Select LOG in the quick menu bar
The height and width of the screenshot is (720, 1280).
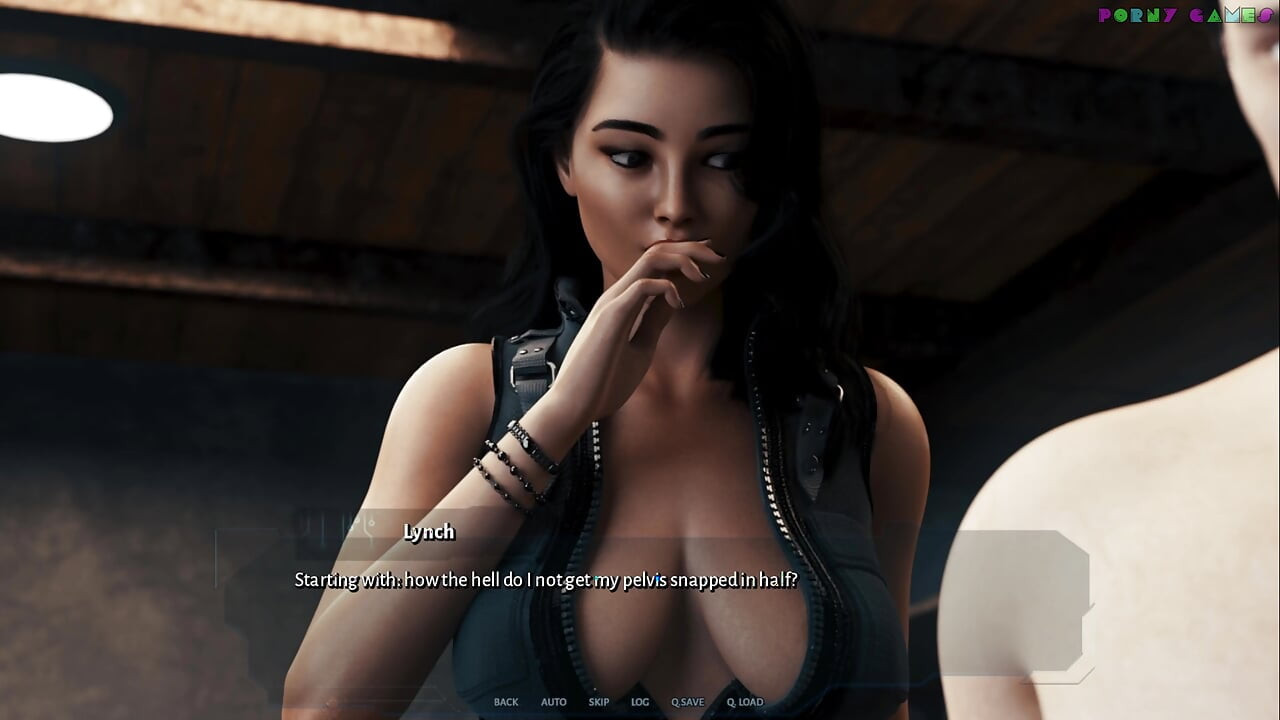(638, 702)
